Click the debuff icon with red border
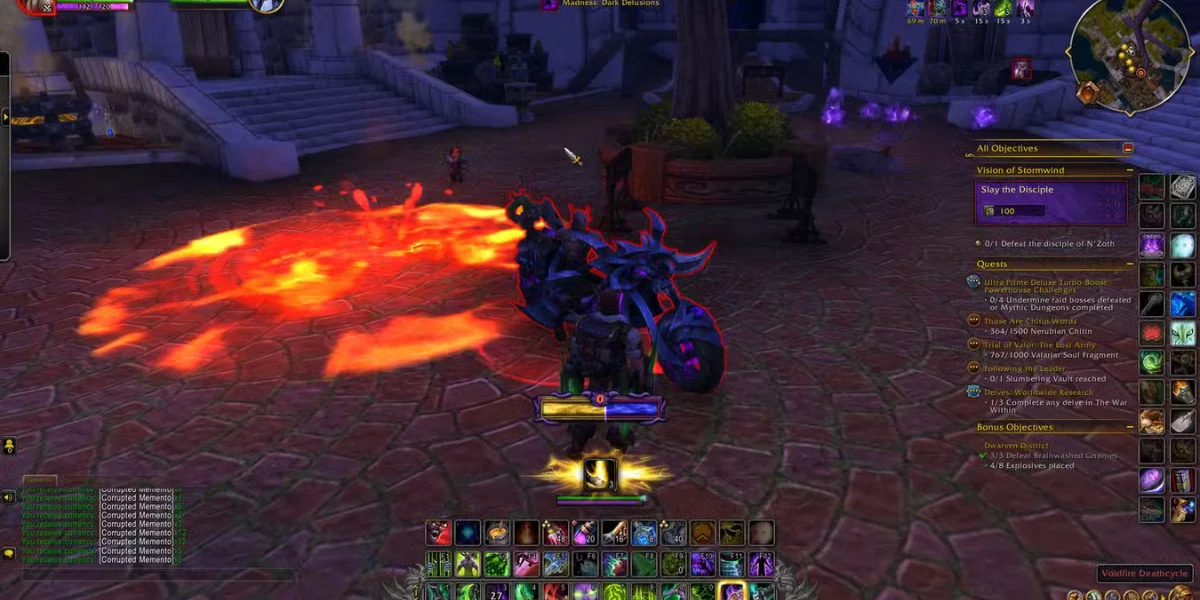This screenshot has width=1200, height=600. click(1020, 68)
